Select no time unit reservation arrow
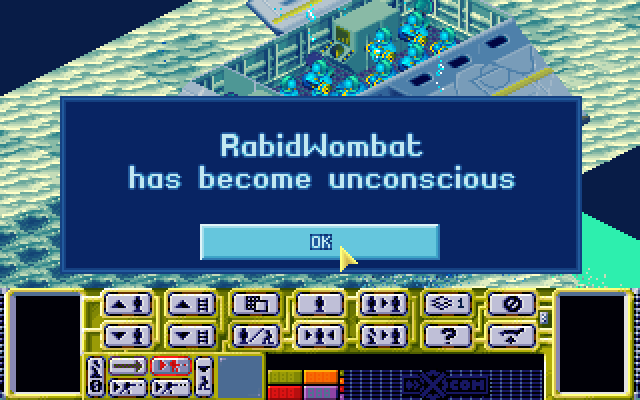Viewport: 640px width, 400px height. click(x=127, y=366)
